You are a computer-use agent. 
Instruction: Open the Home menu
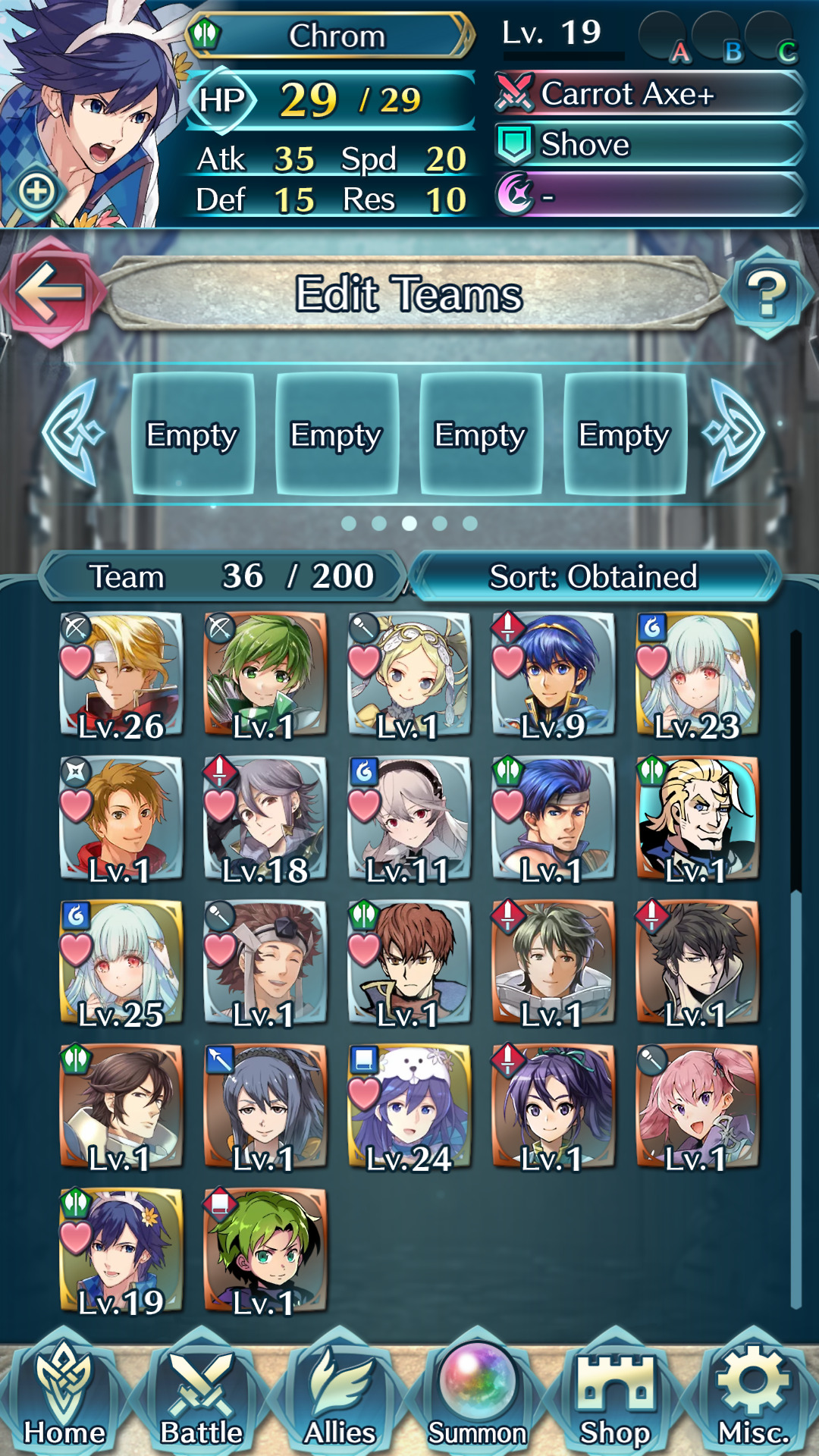64,1395
